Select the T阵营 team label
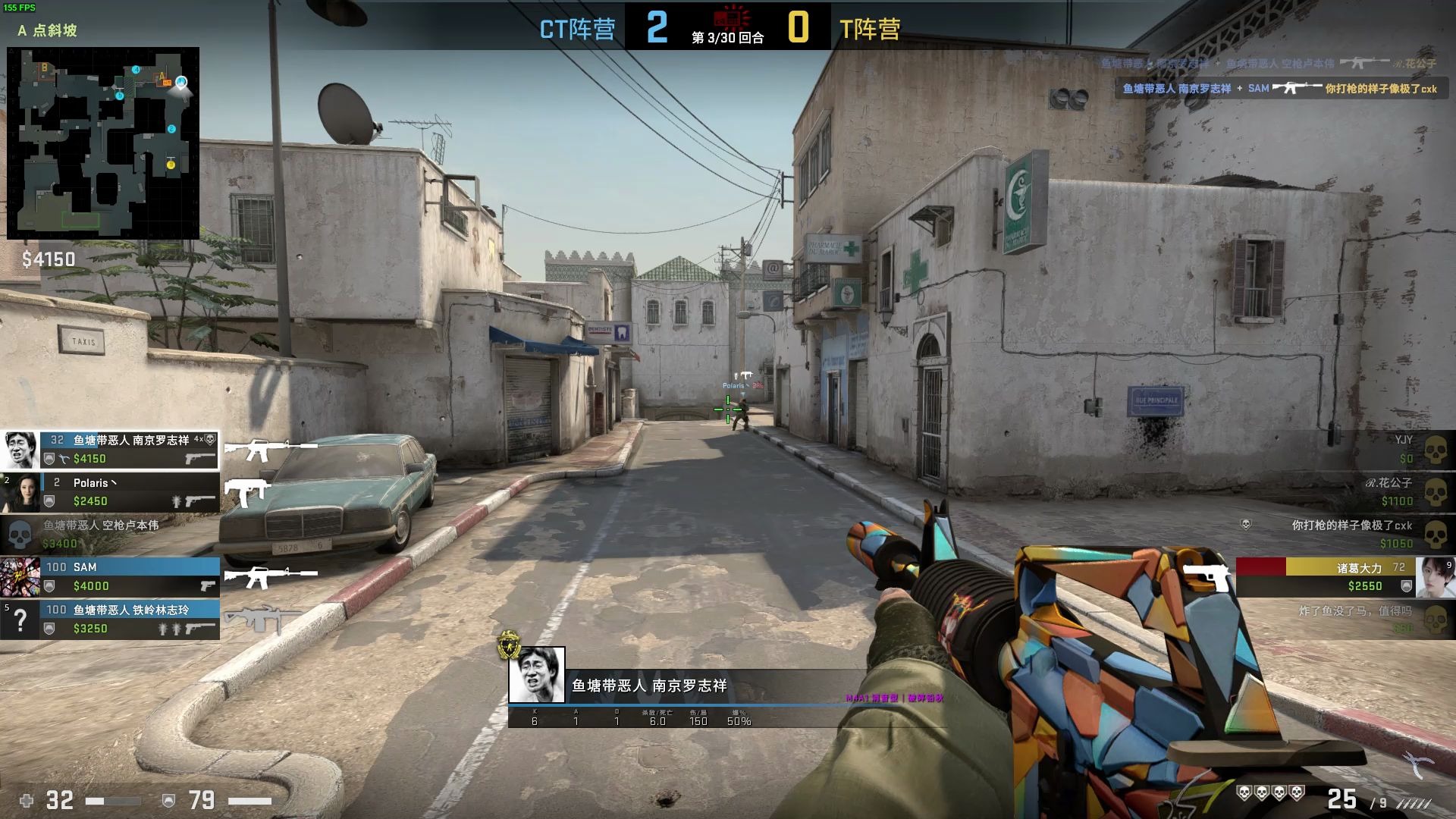This screenshot has height=819, width=1456. tap(871, 30)
